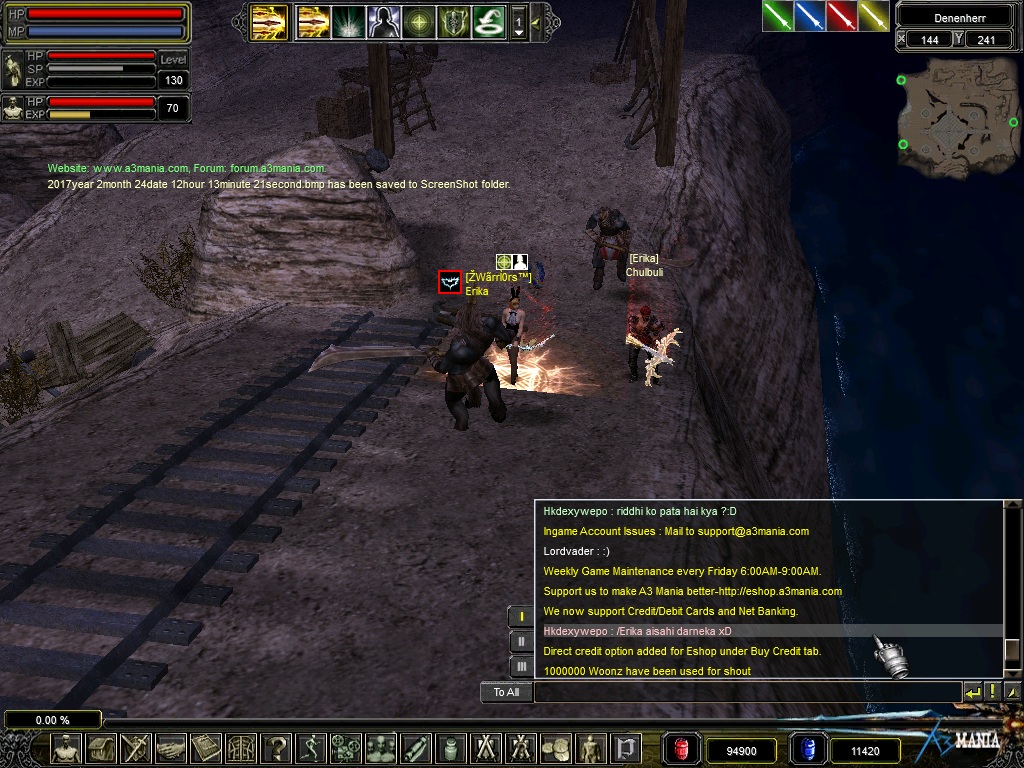Click the "To All" chat channel button
The image size is (1024, 768).
pyautogui.click(x=506, y=692)
